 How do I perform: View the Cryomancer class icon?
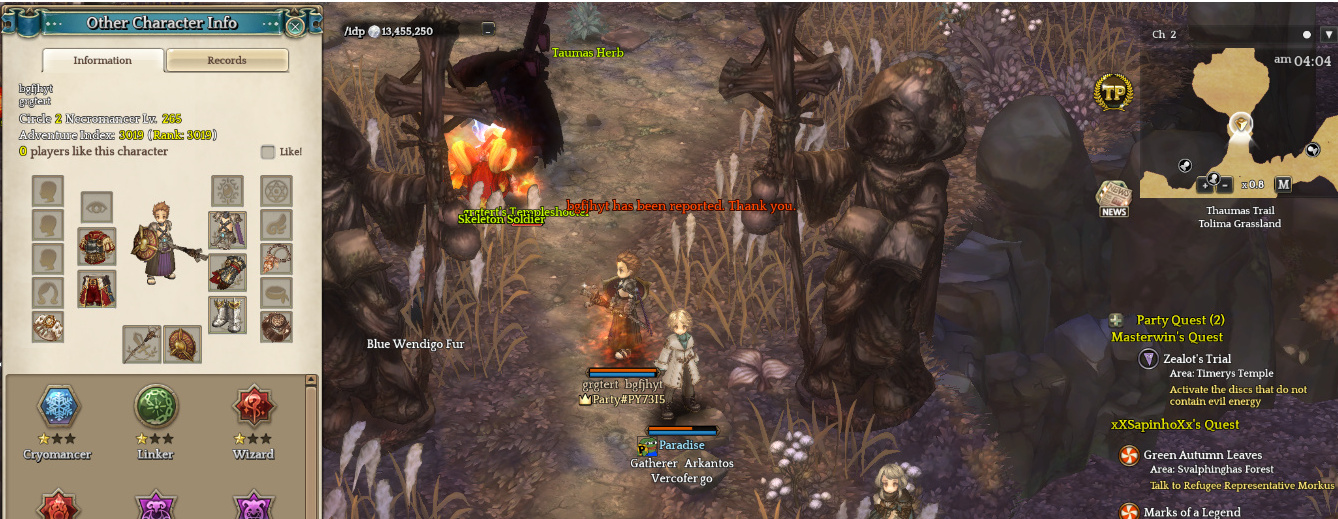point(57,407)
